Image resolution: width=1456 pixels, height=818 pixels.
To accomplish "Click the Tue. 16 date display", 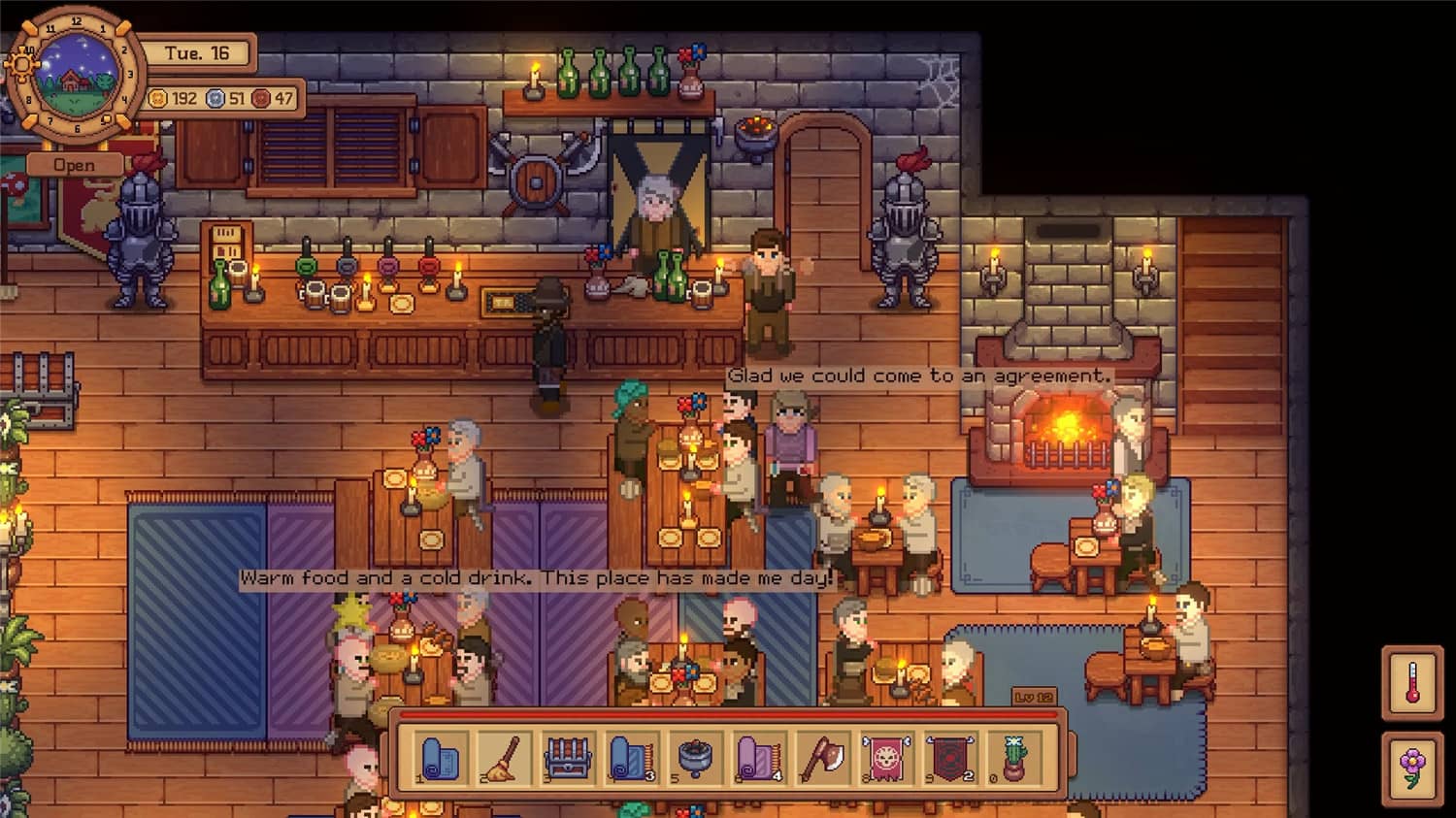I will pyautogui.click(x=199, y=54).
